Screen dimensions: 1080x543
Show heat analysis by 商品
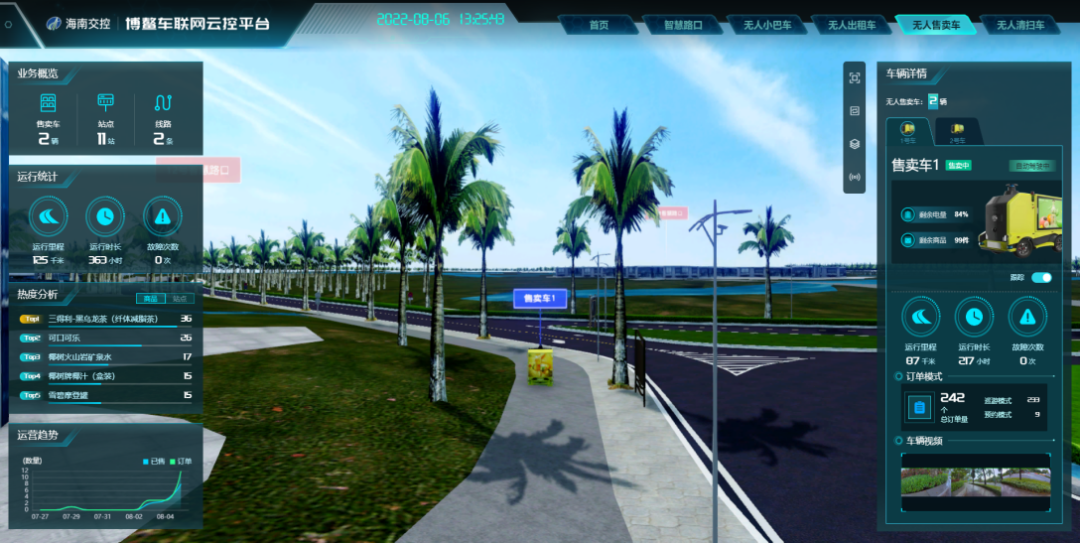pyautogui.click(x=150, y=298)
